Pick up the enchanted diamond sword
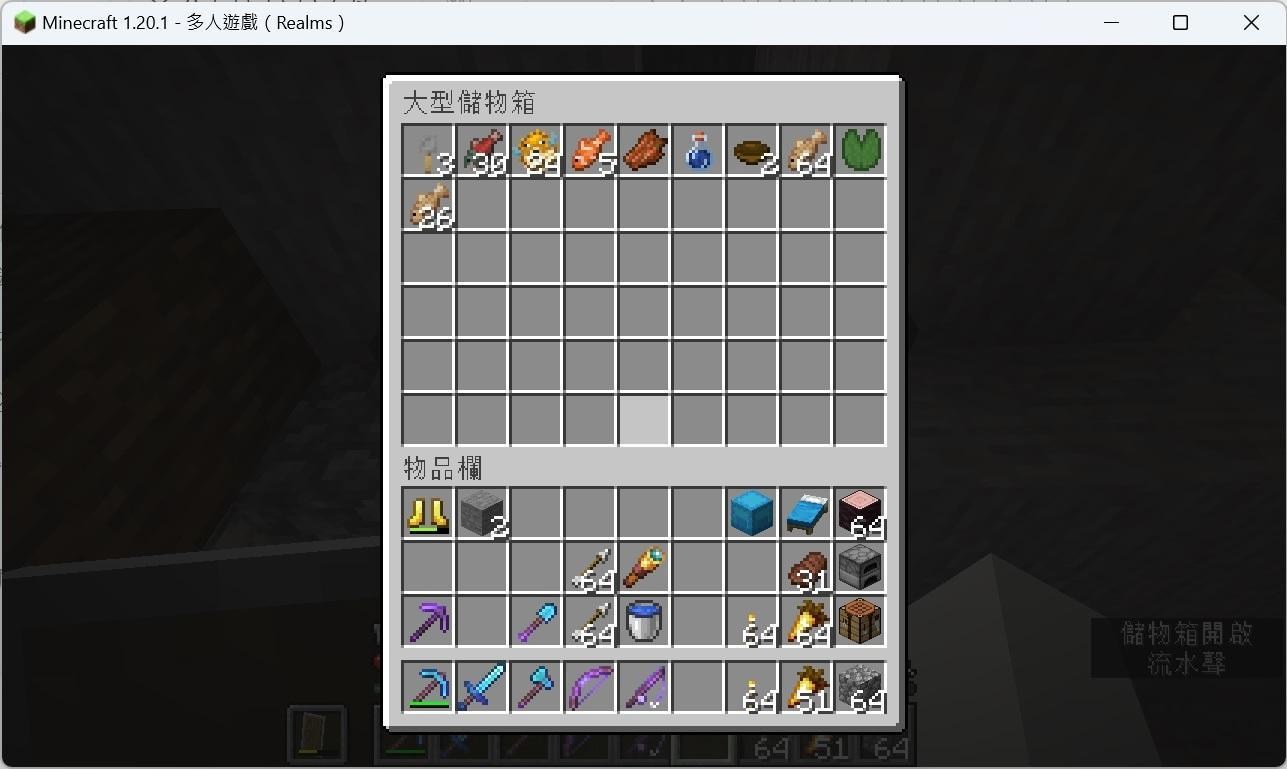The width and height of the screenshot is (1287, 769). tap(481, 686)
